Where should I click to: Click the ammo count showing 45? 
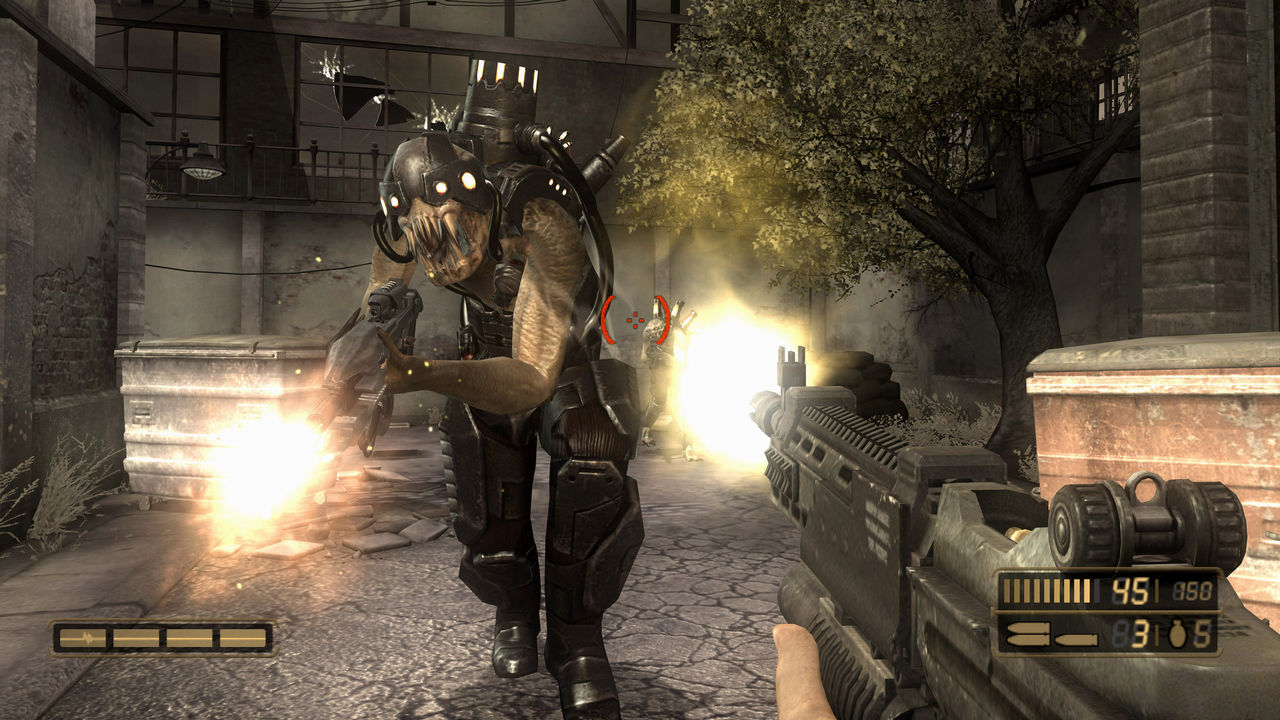(x=1129, y=590)
